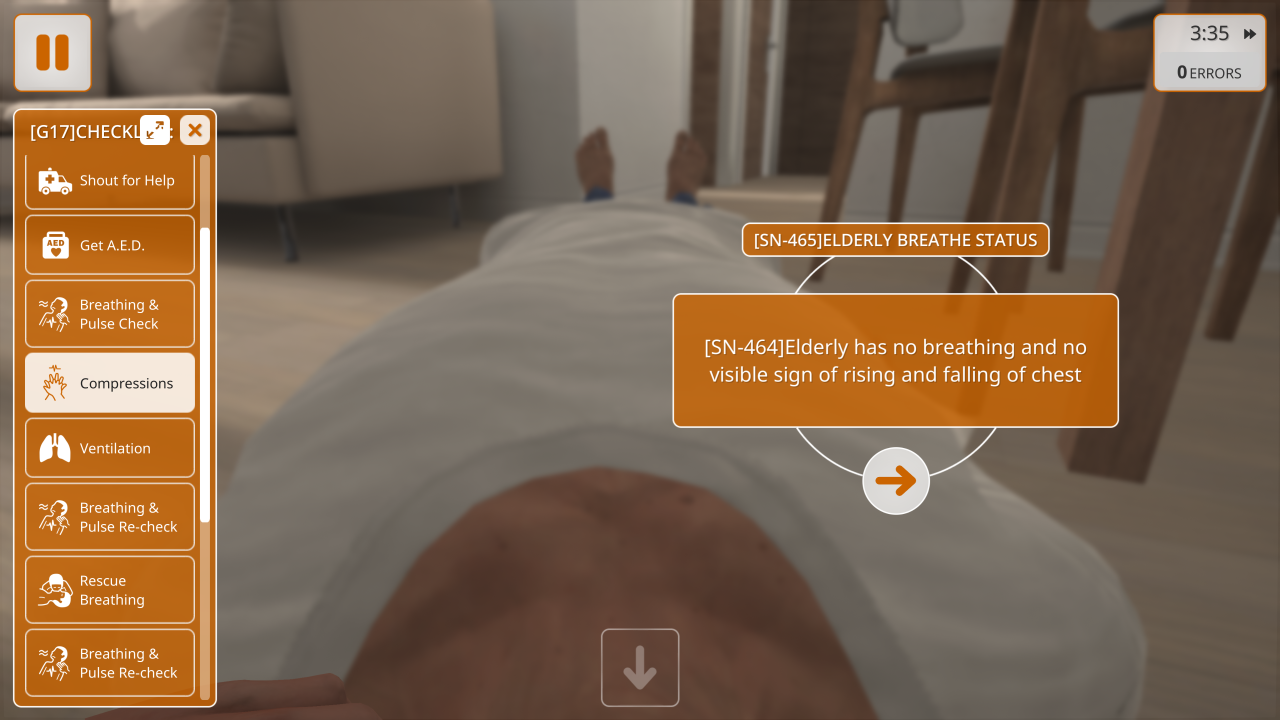The image size is (1280, 720).
Task: Continue with the orange arrow button
Action: point(896,481)
